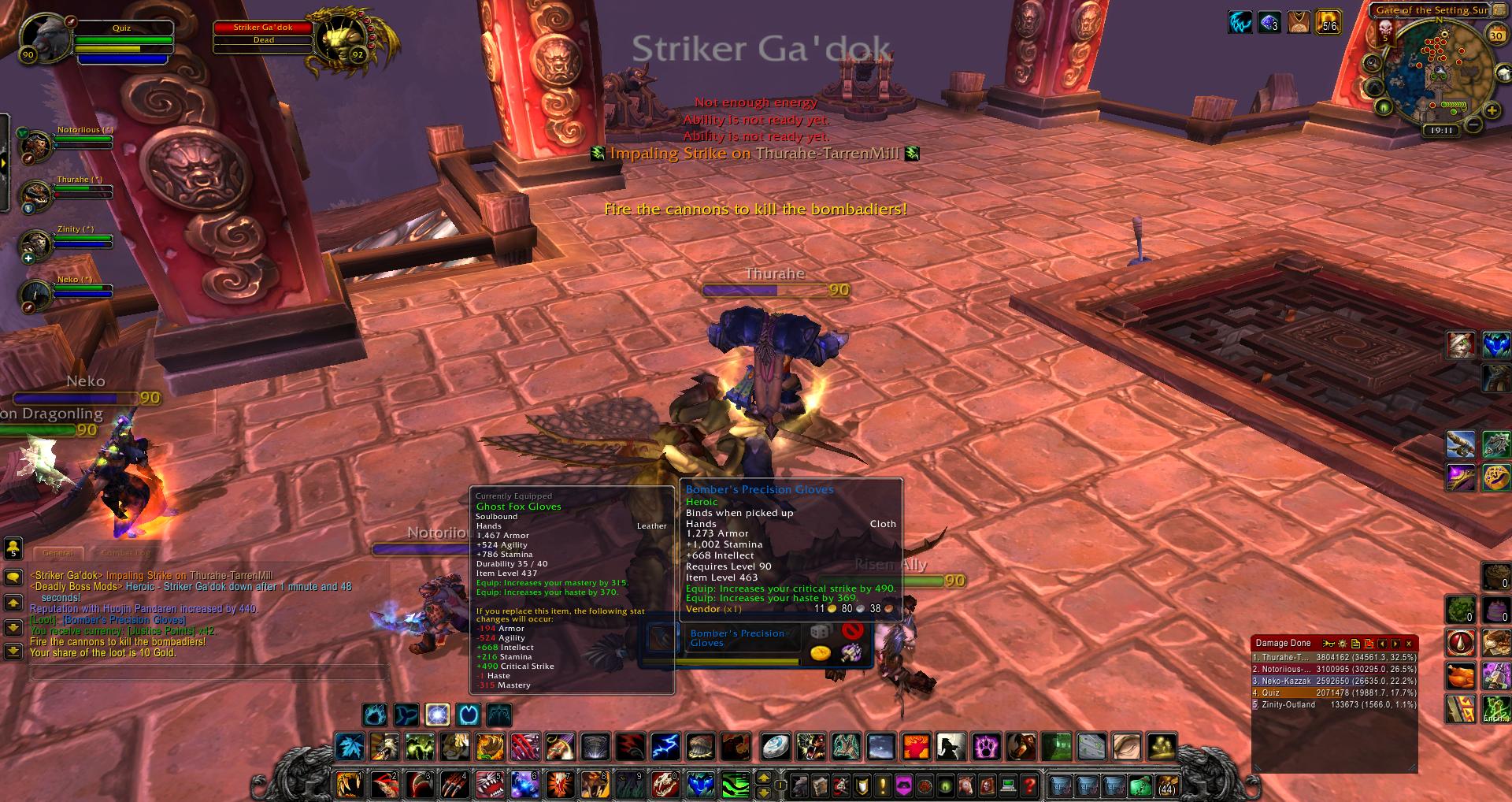Open the quest log exclamation mark button
The height and width of the screenshot is (802, 1512).
pyautogui.click(x=883, y=785)
